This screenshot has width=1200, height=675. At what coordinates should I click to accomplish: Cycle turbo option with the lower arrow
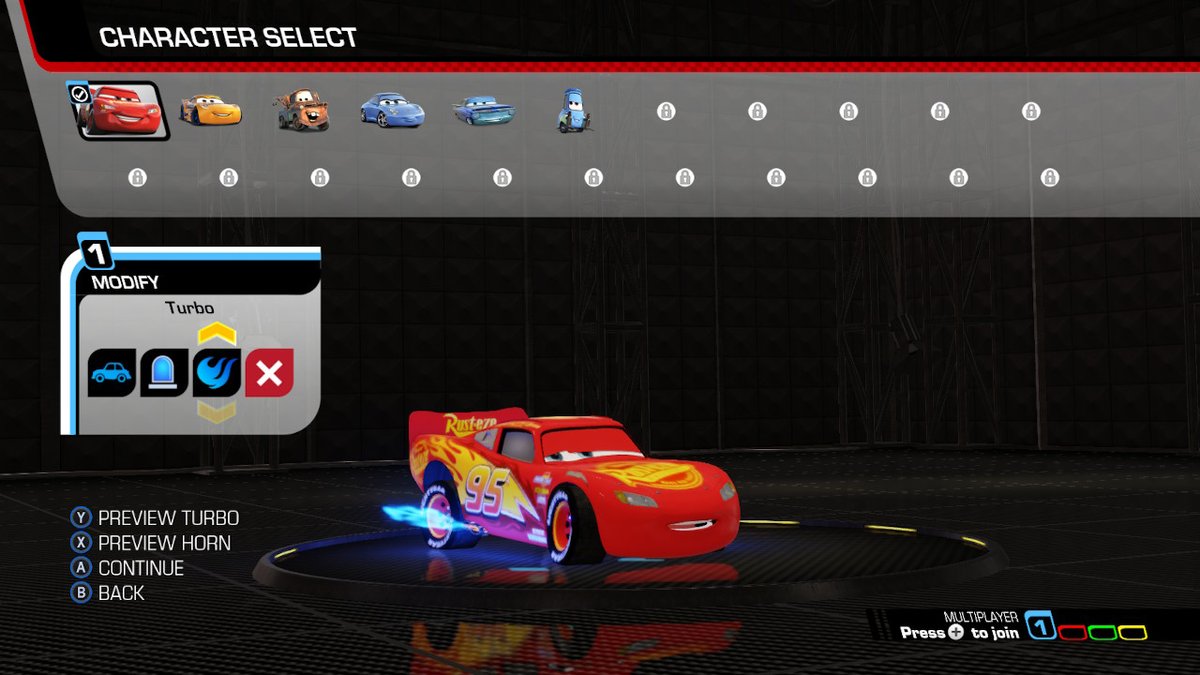(217, 410)
